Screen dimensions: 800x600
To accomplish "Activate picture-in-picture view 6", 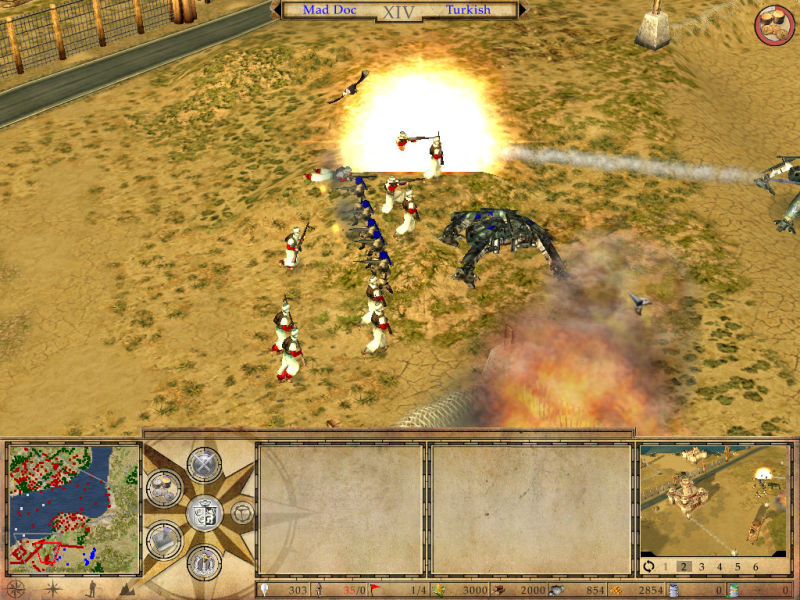I will tap(757, 566).
